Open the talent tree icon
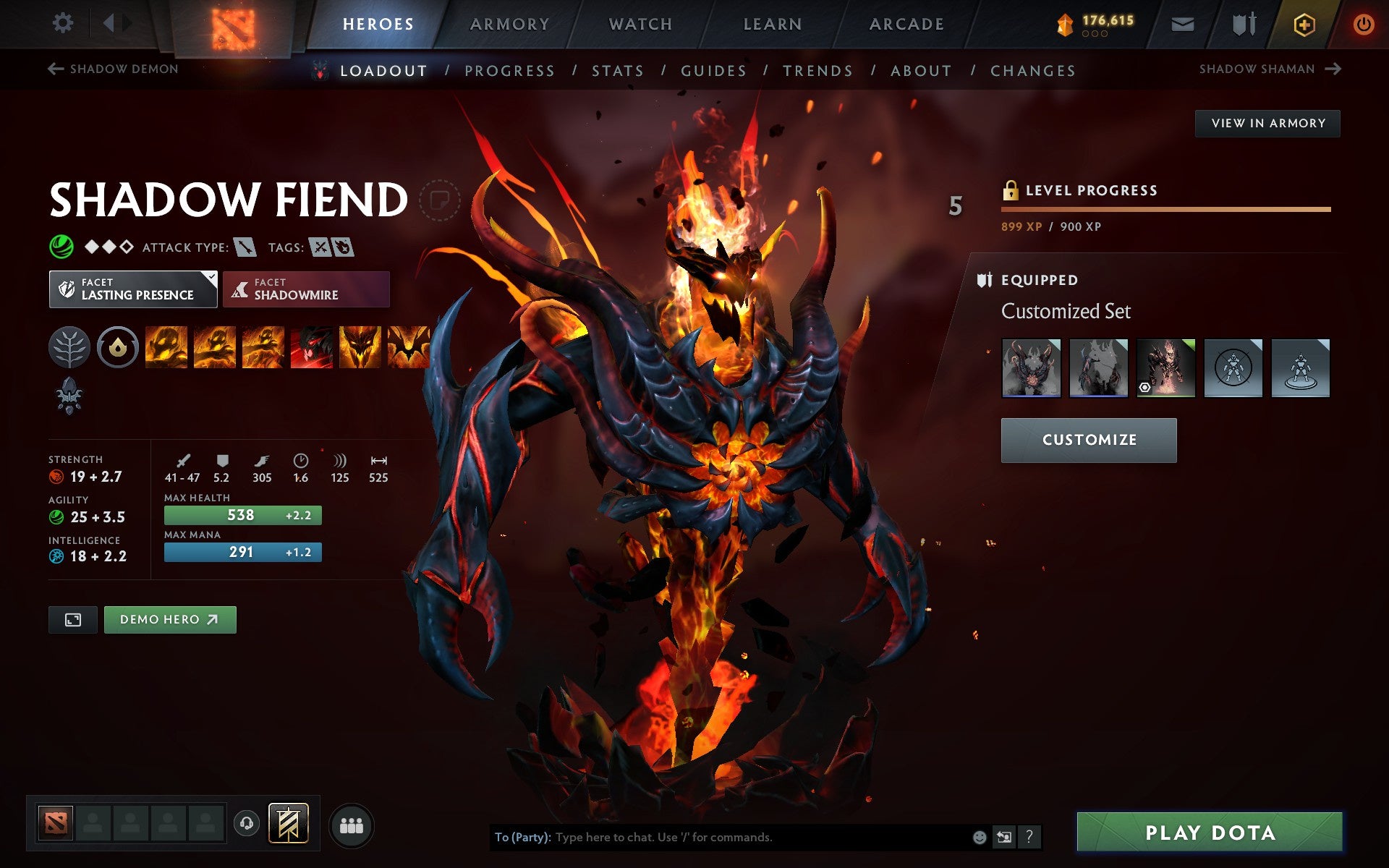Screen dimensions: 1389x868 click(69, 347)
